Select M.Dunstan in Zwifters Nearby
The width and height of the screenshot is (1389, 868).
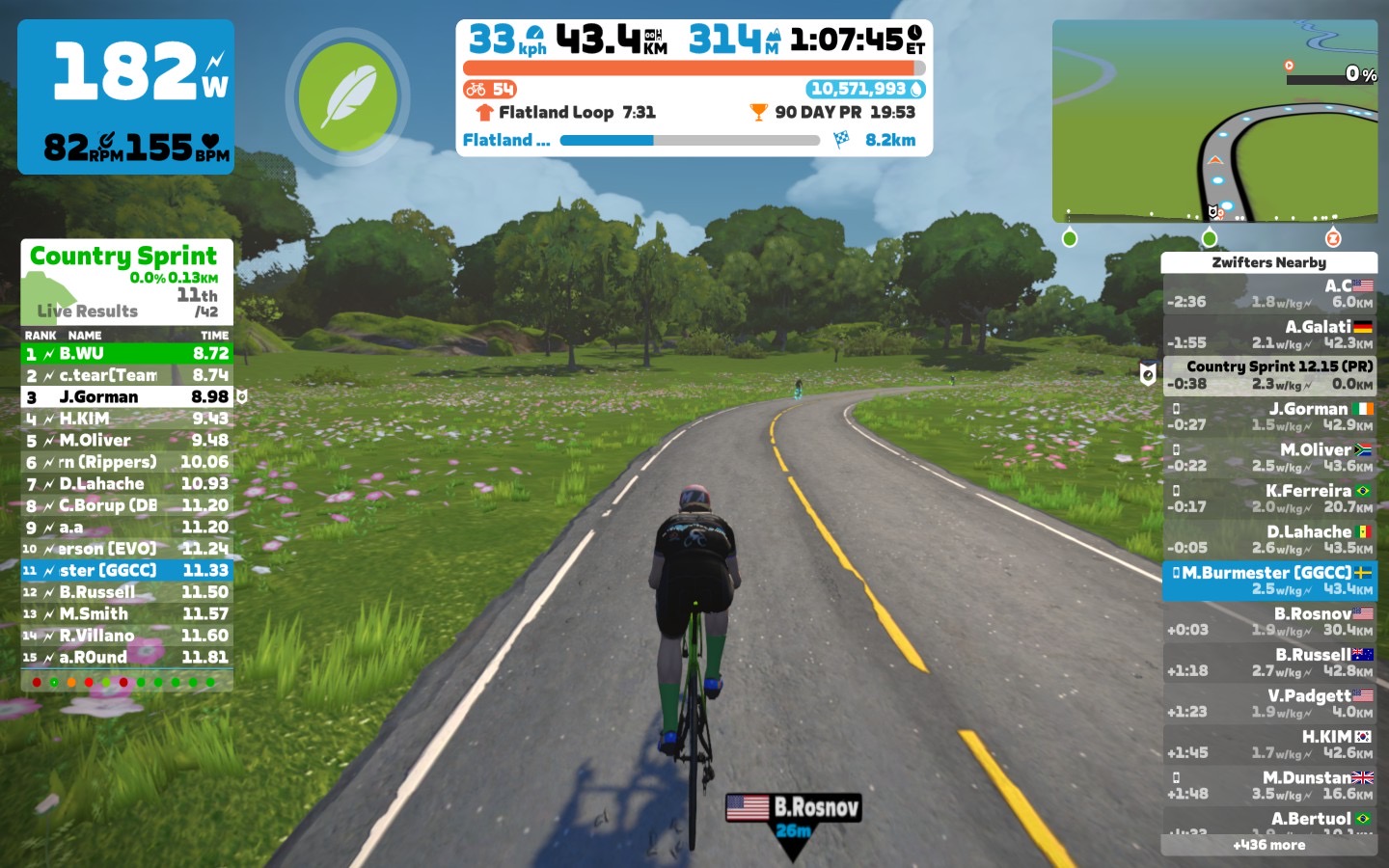click(1268, 785)
